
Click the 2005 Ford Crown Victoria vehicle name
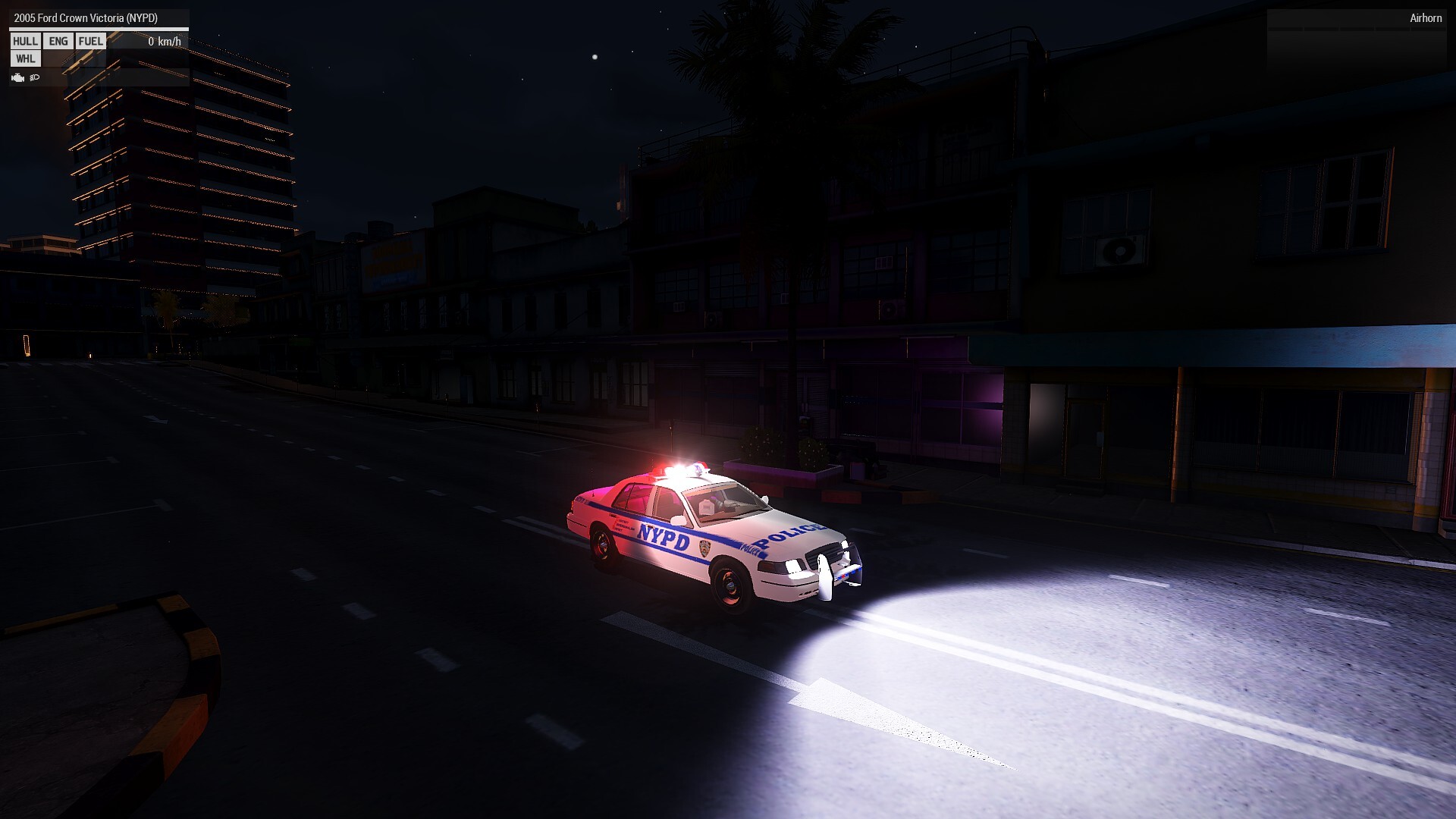[x=86, y=18]
